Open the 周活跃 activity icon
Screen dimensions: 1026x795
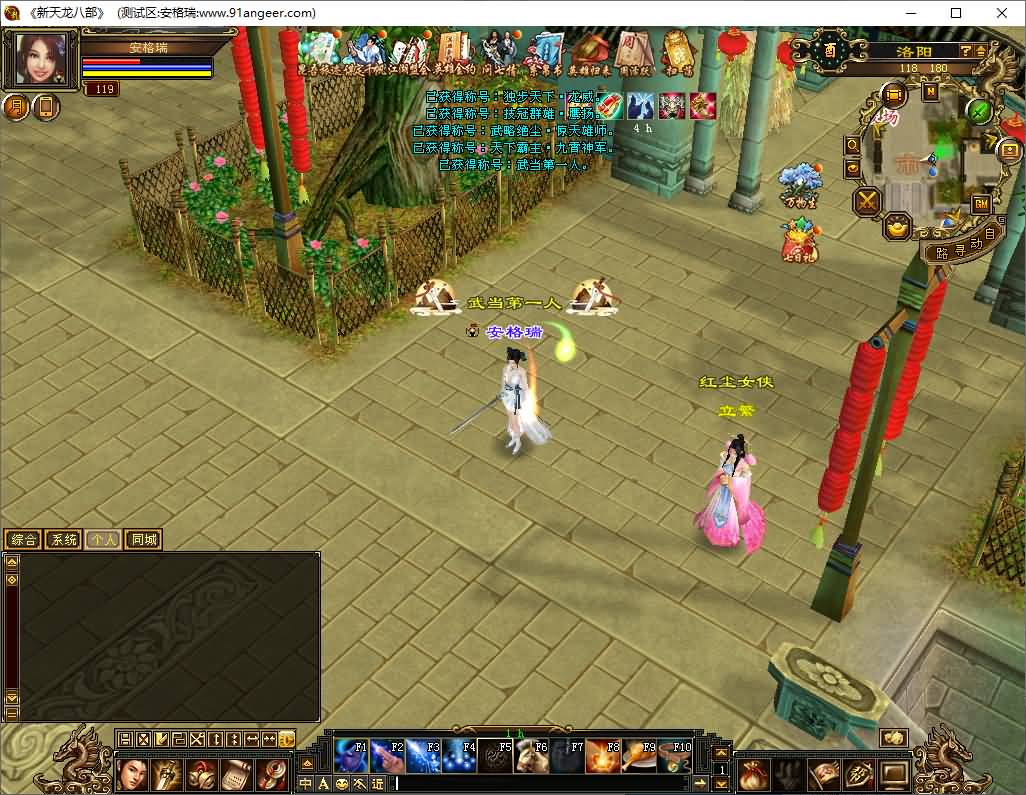pyautogui.click(x=632, y=50)
